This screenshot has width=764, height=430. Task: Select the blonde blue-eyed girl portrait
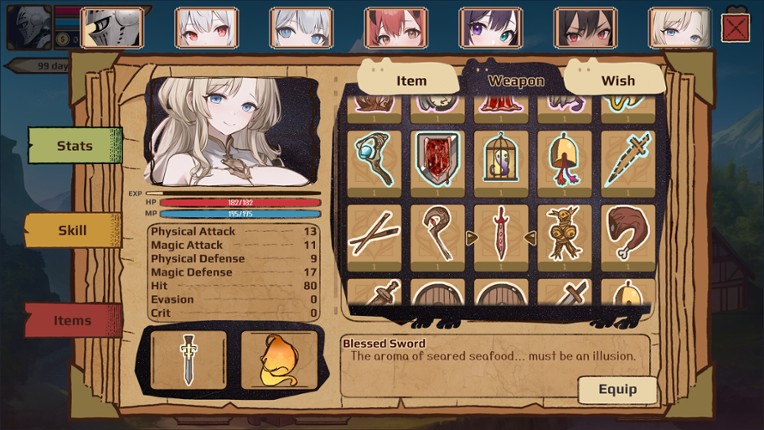coord(679,28)
